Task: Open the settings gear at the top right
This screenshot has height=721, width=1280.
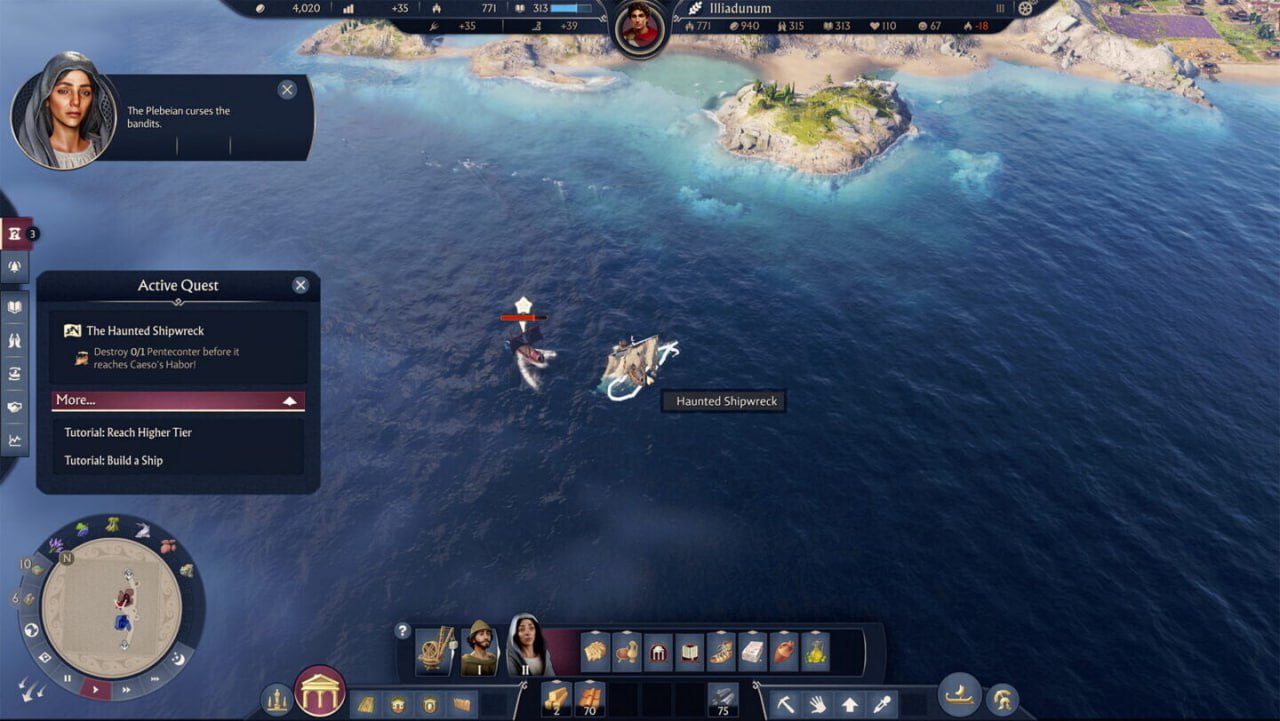Action: point(1026,7)
